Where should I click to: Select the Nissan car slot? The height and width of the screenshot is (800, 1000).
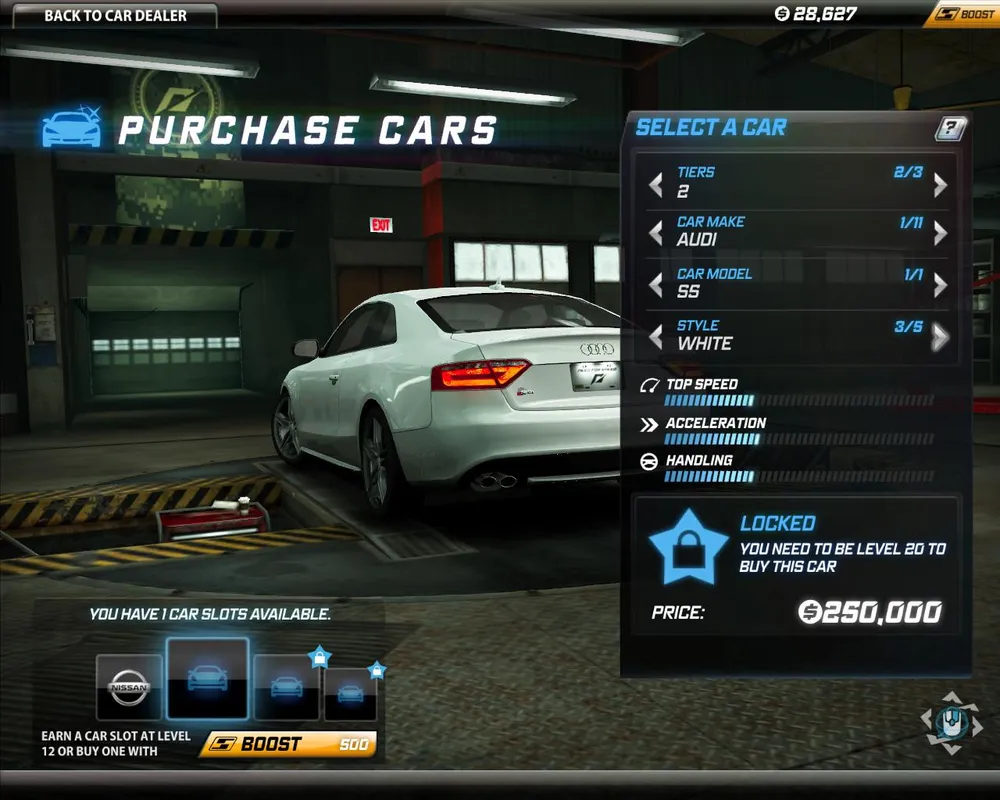[129, 687]
